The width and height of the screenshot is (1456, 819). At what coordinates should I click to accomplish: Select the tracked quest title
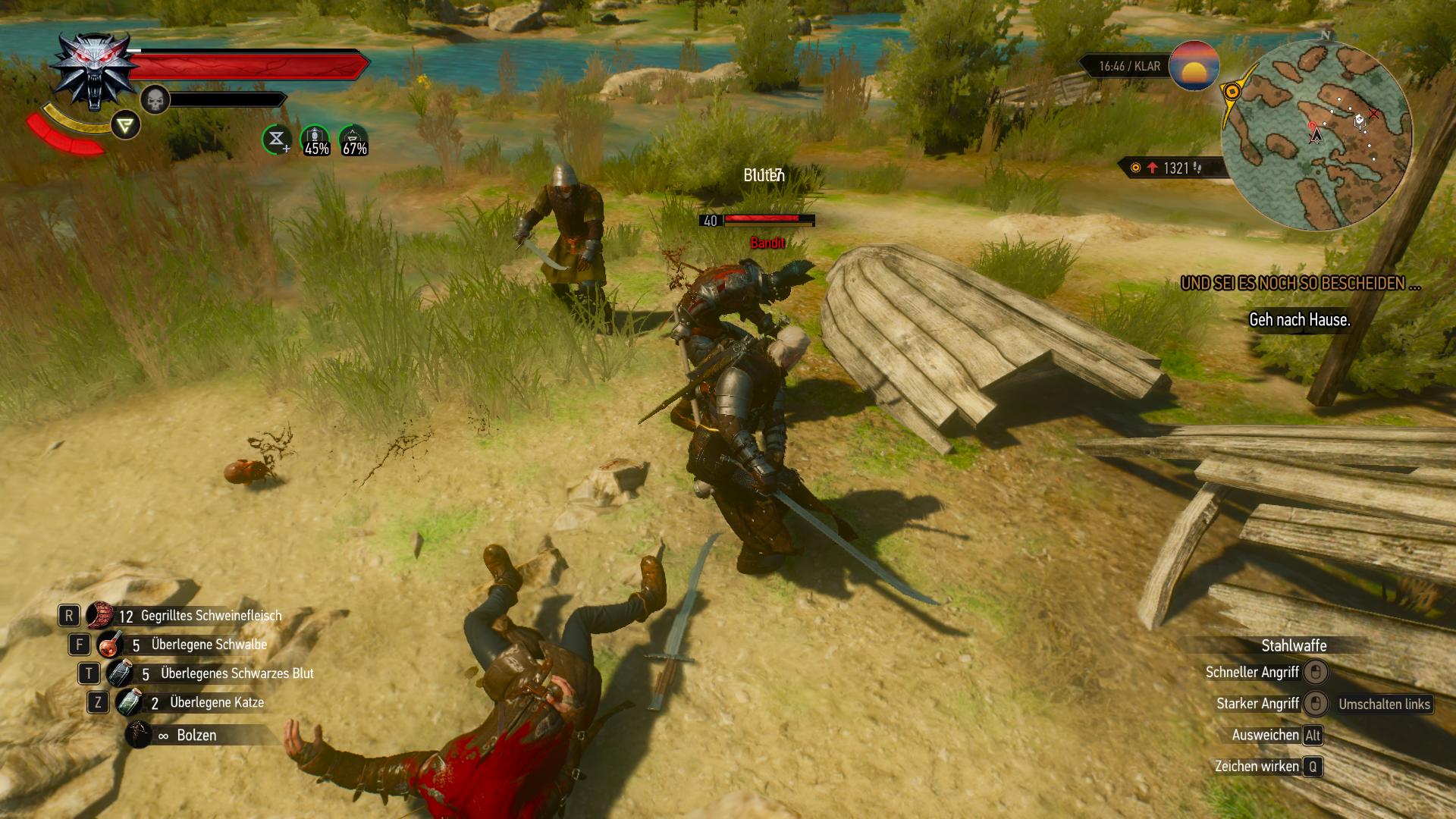click(x=1300, y=284)
